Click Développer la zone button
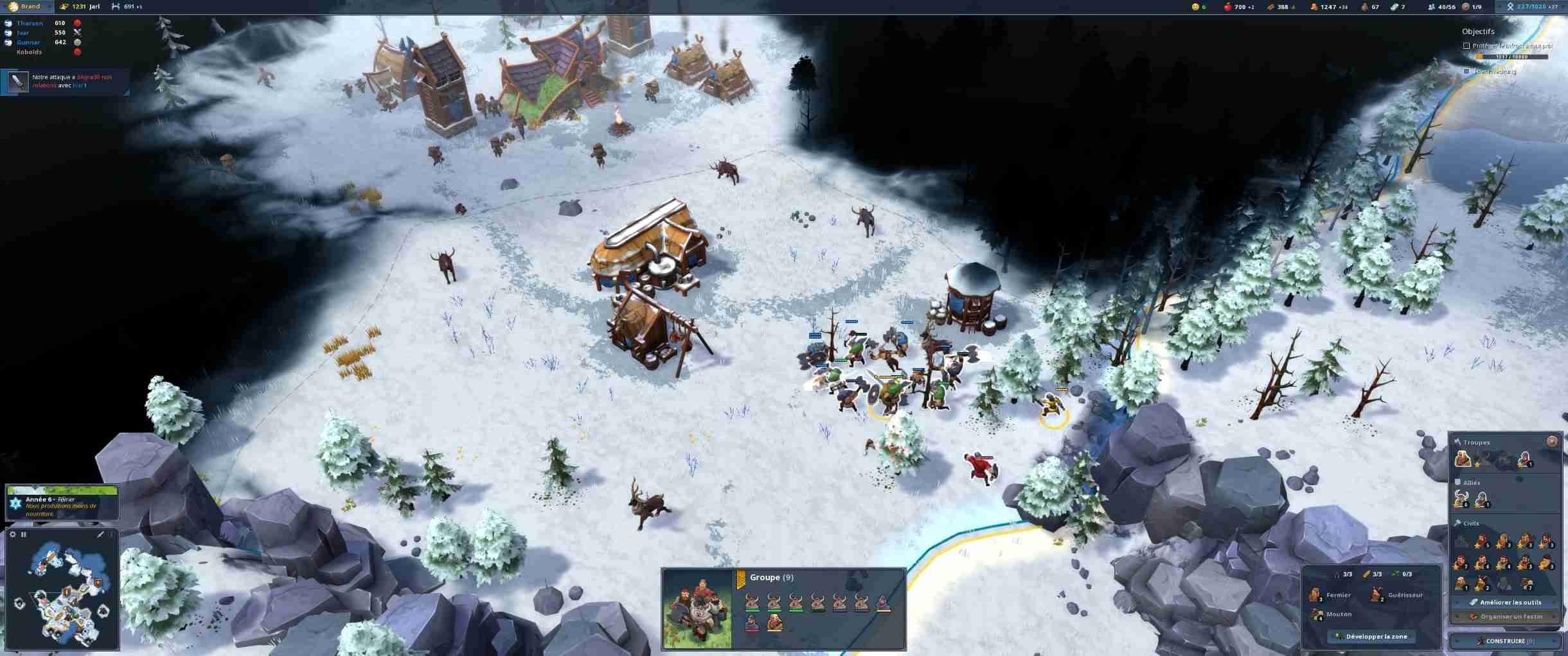The width and height of the screenshot is (1568, 656). click(1371, 636)
